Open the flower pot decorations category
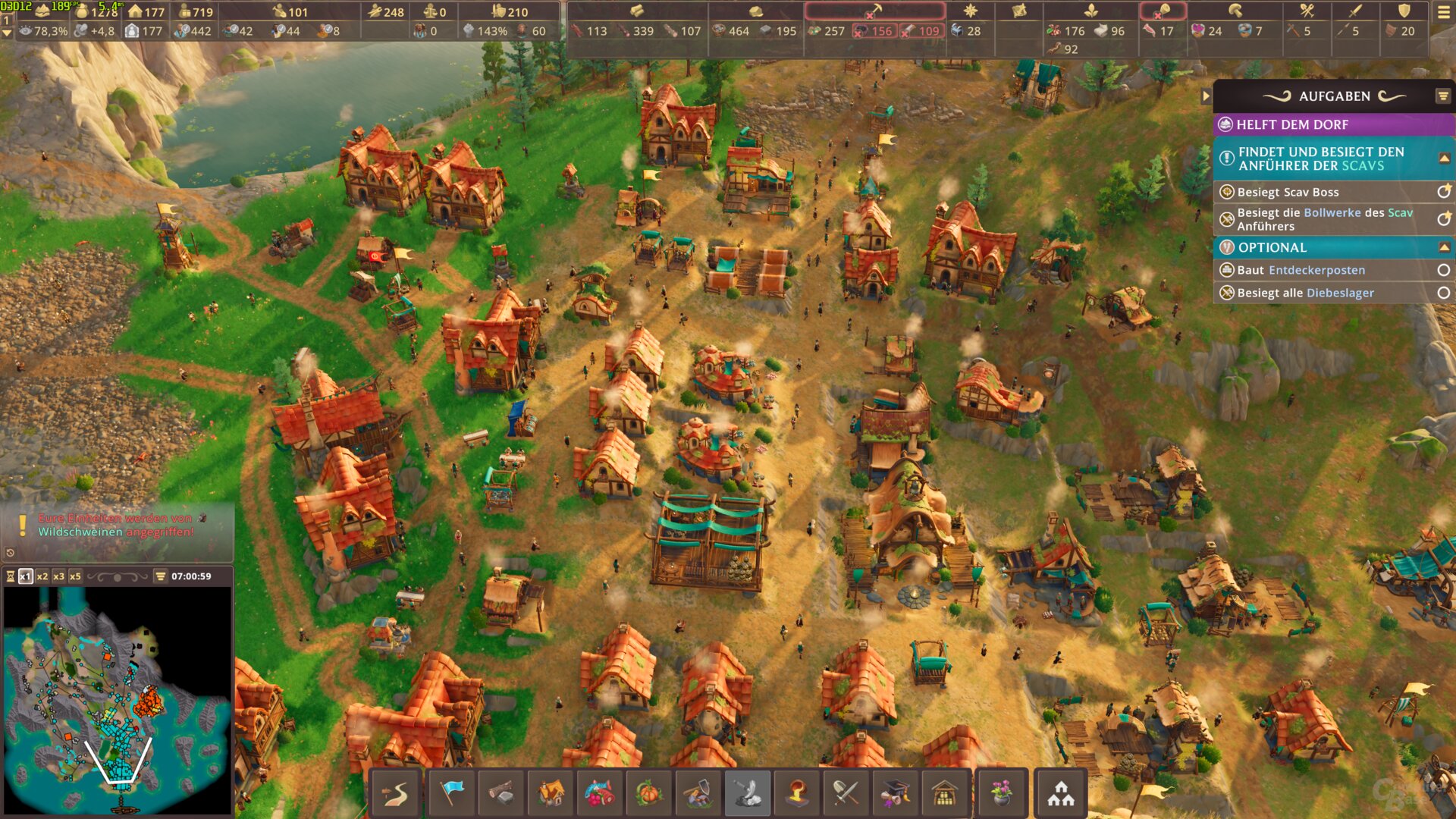 point(1001,793)
